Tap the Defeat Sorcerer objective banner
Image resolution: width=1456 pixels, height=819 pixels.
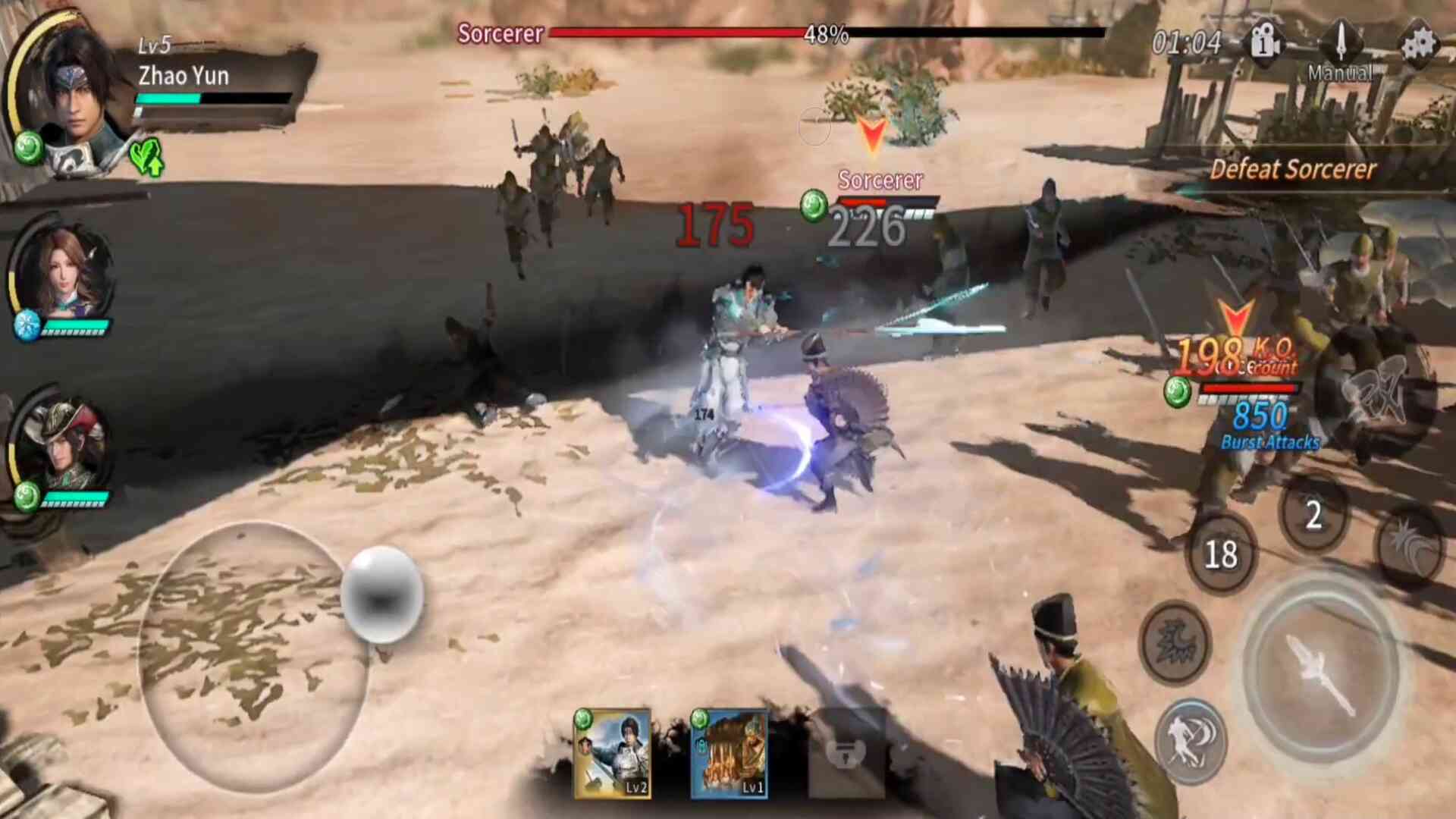[x=1293, y=169]
